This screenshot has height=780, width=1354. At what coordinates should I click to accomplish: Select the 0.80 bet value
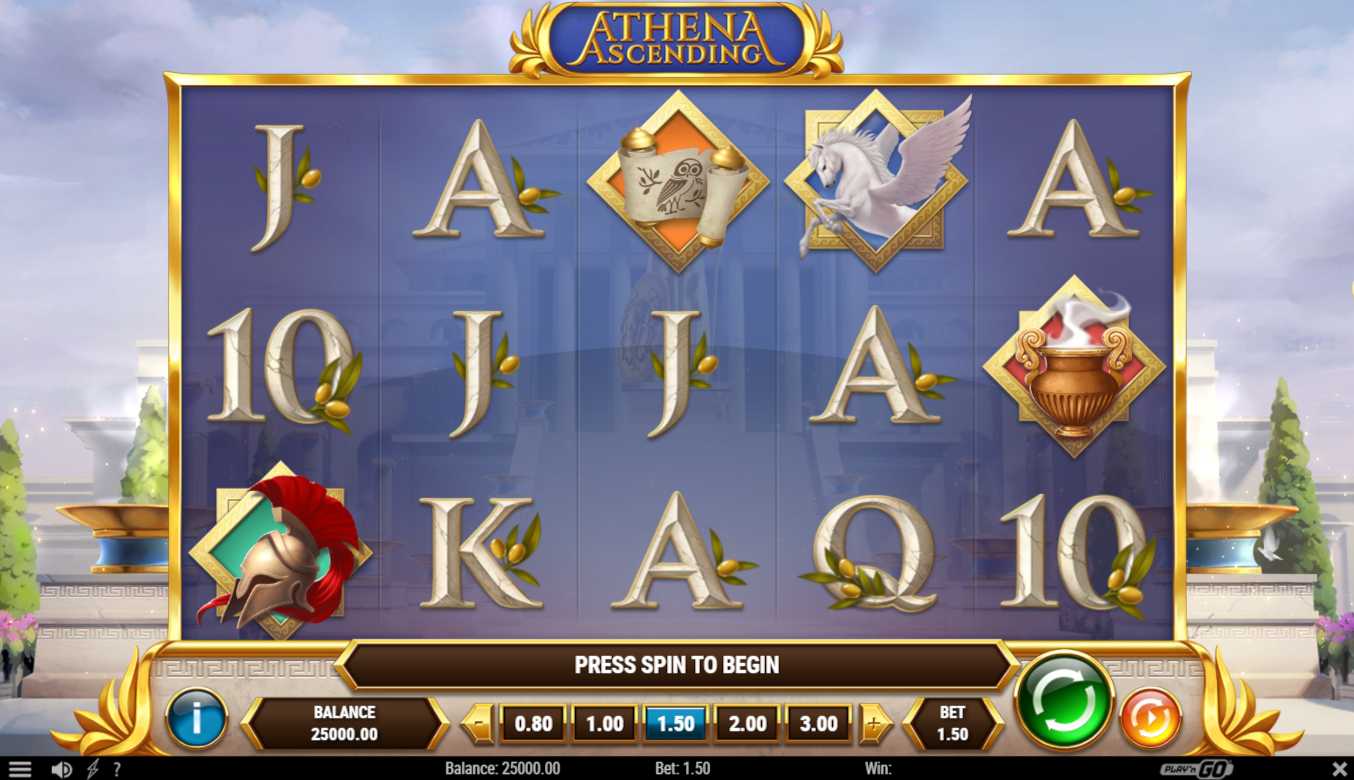pyautogui.click(x=532, y=724)
